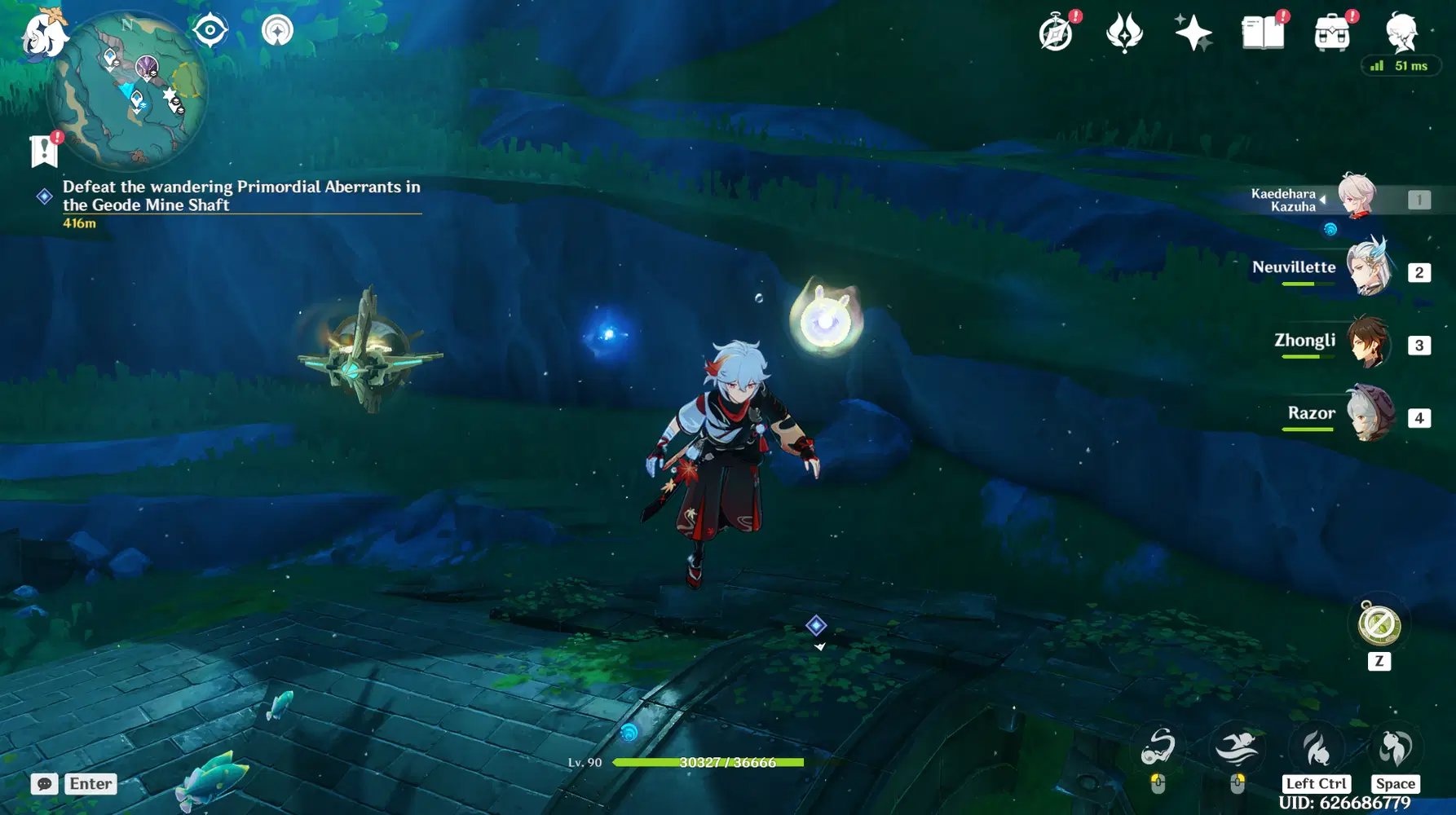
Task: Click the eye-shaped target icon beside minimap
Action: [210, 31]
